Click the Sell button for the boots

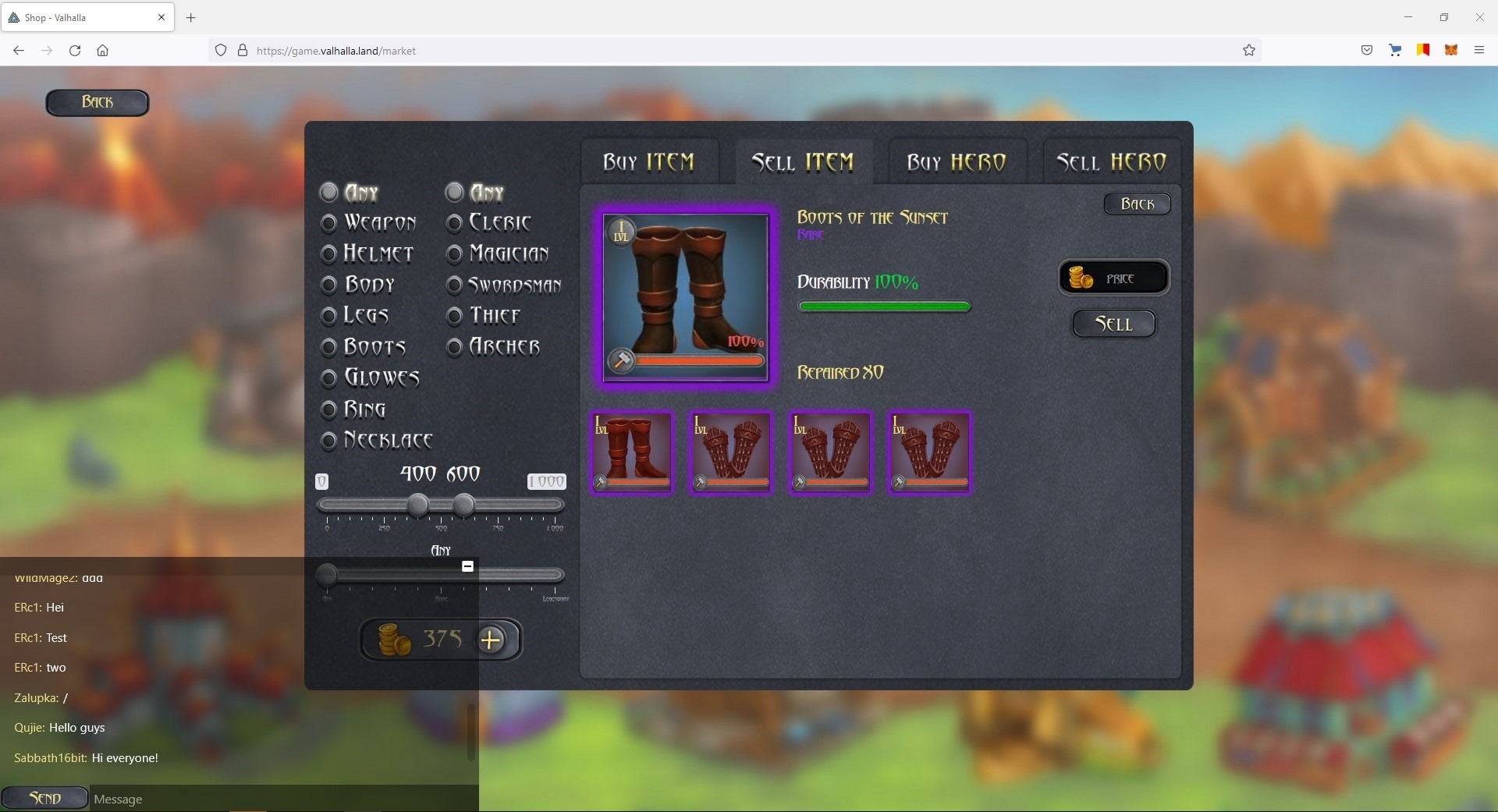pyautogui.click(x=1113, y=324)
